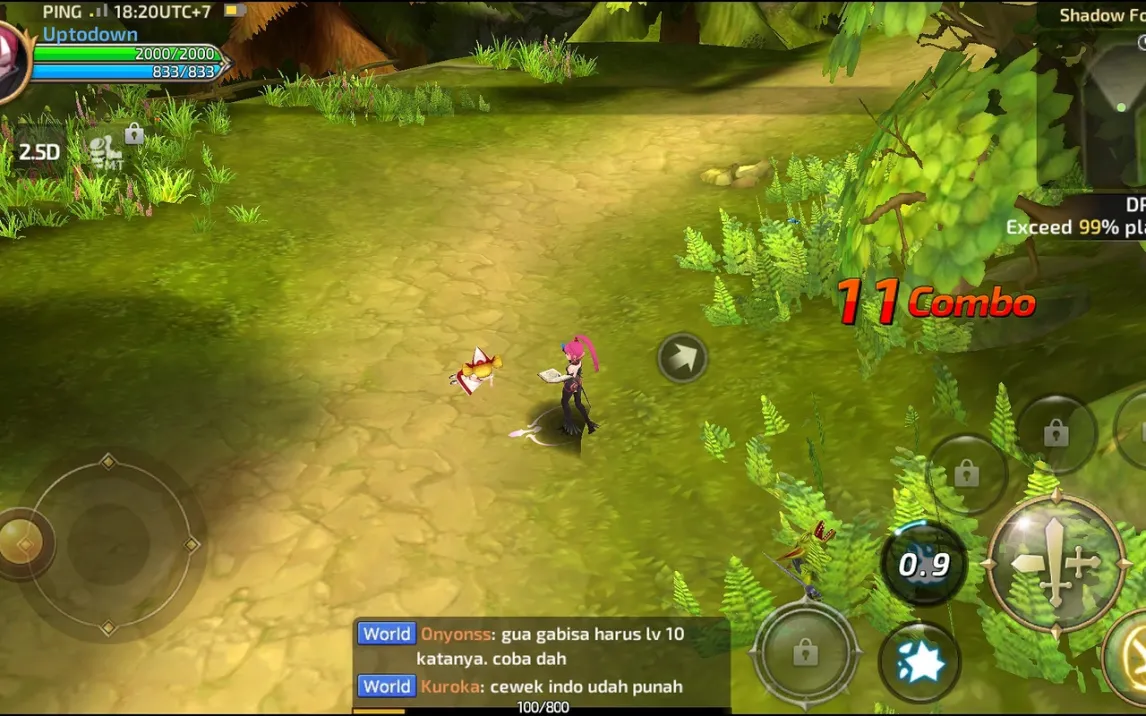Select the locked MT icon
1146x716 pixels.
point(109,148)
